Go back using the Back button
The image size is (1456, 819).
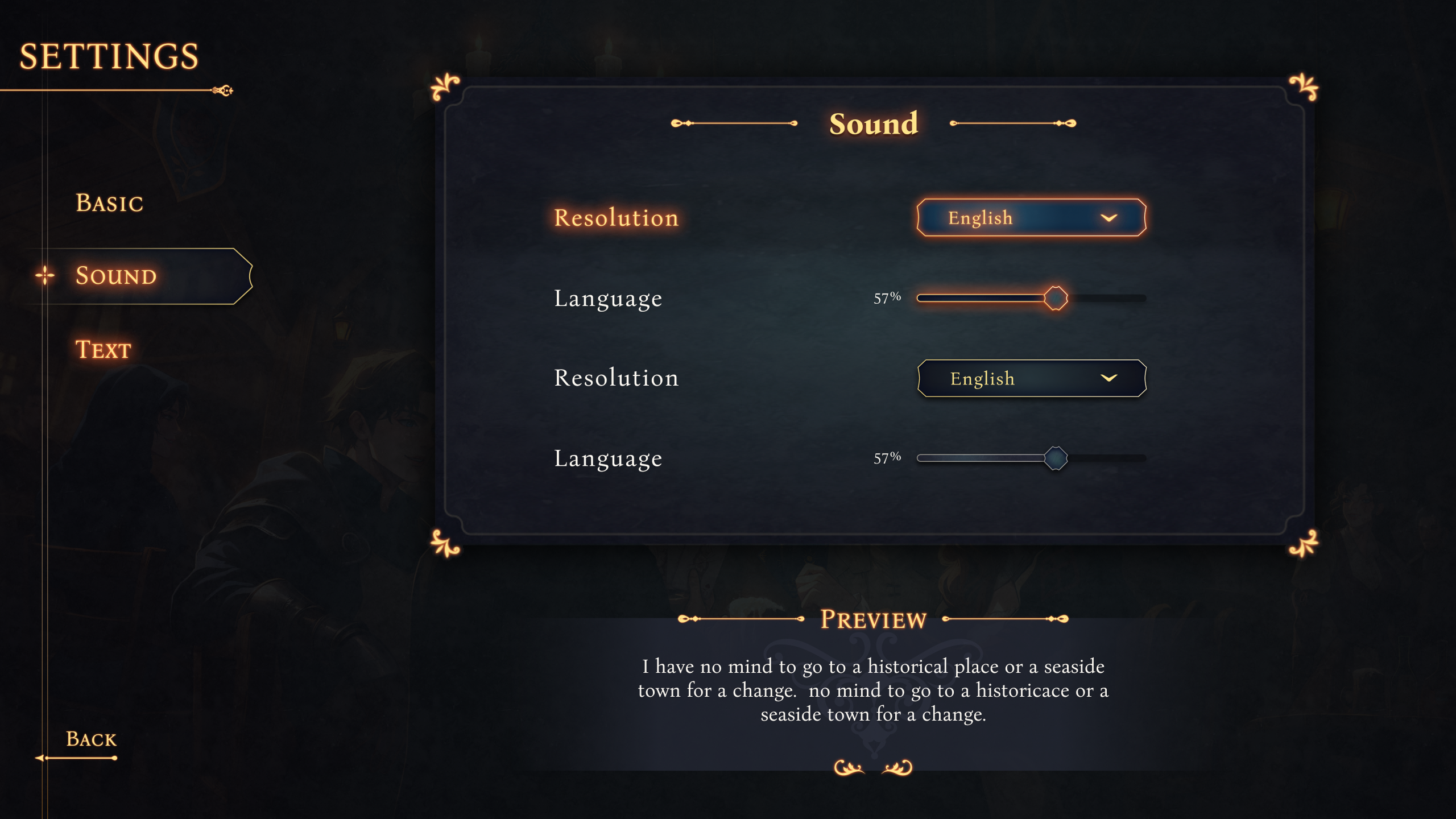91,739
